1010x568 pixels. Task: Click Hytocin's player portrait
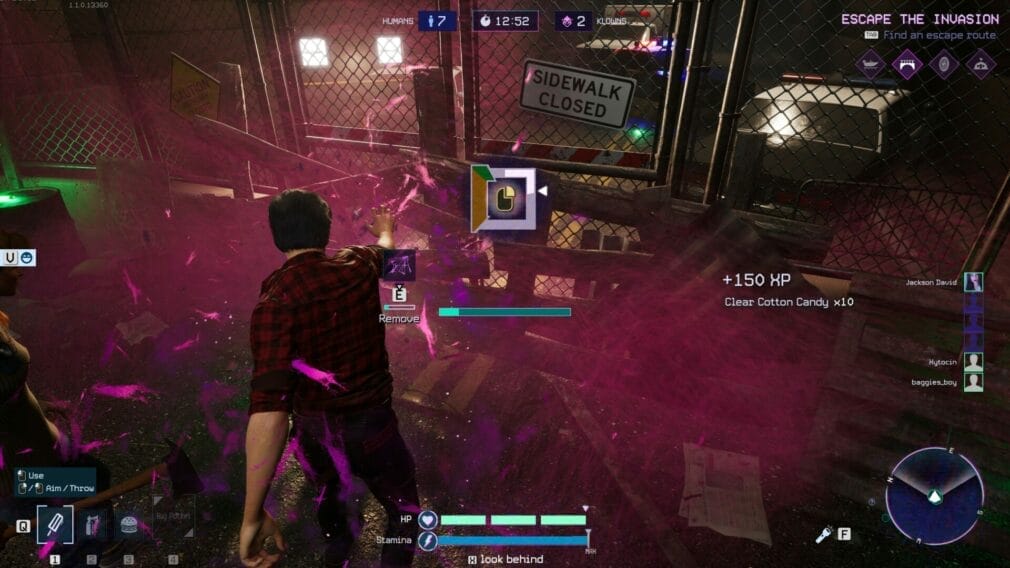pos(973,361)
